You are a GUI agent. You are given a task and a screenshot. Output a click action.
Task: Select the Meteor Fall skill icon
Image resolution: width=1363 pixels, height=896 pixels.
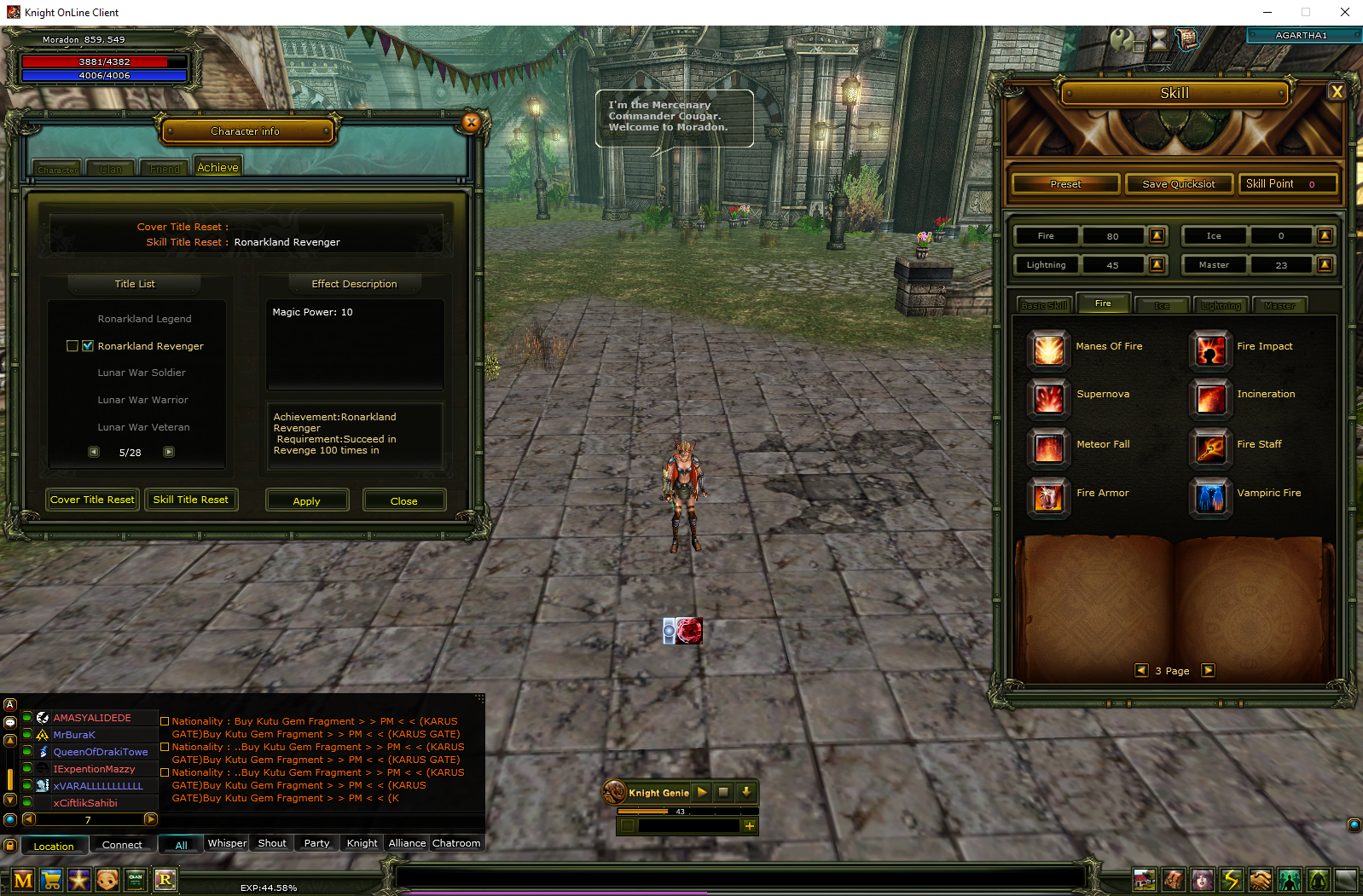click(x=1048, y=446)
